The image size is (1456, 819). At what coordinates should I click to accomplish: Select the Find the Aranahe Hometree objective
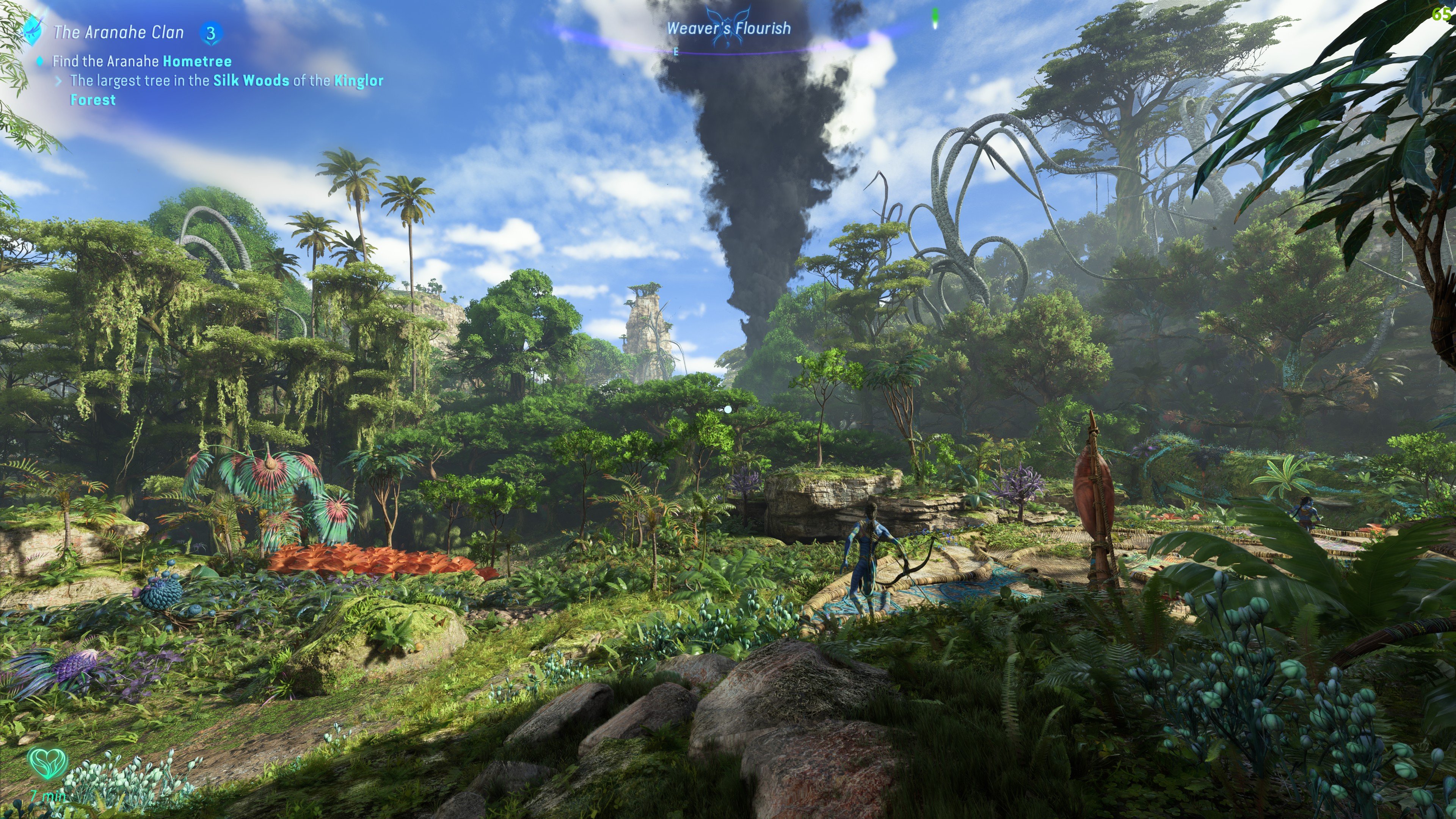[x=142, y=61]
